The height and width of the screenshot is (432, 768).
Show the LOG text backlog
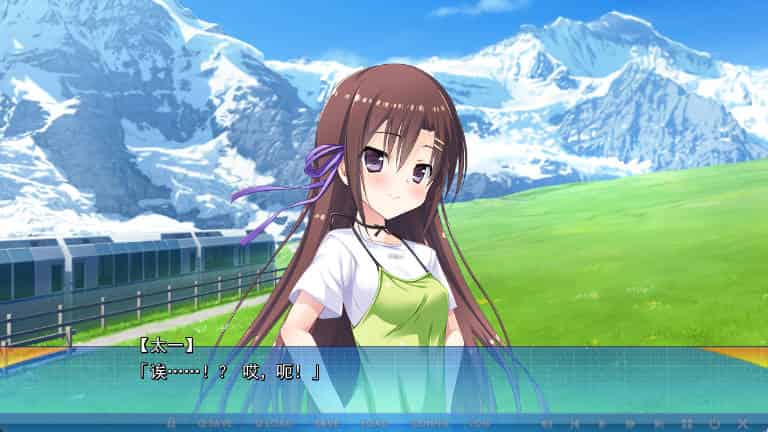click(x=478, y=423)
